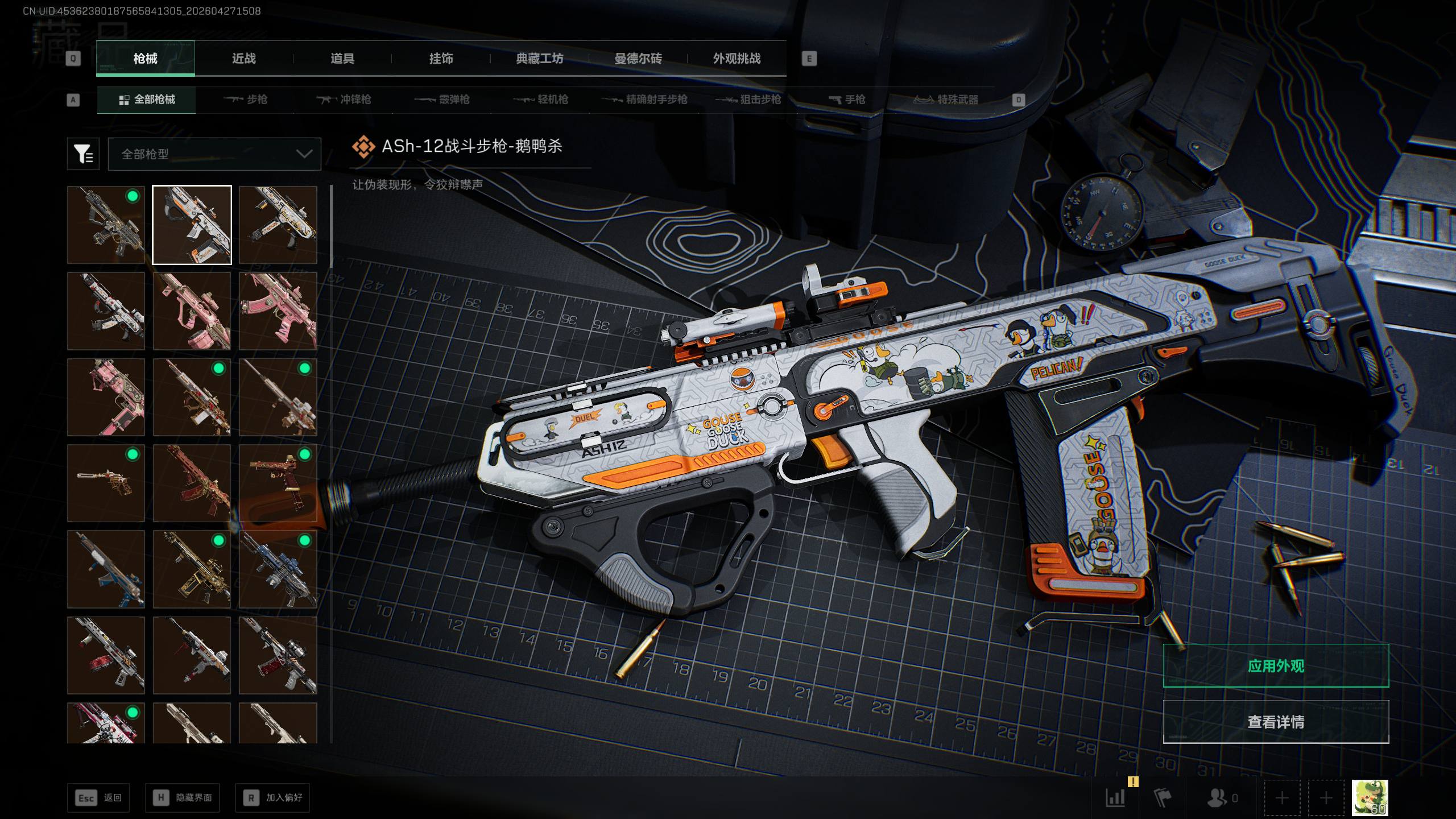This screenshot has width=1456, height=819.
Task: Open the bar chart stats icon
Action: pyautogui.click(x=1115, y=797)
